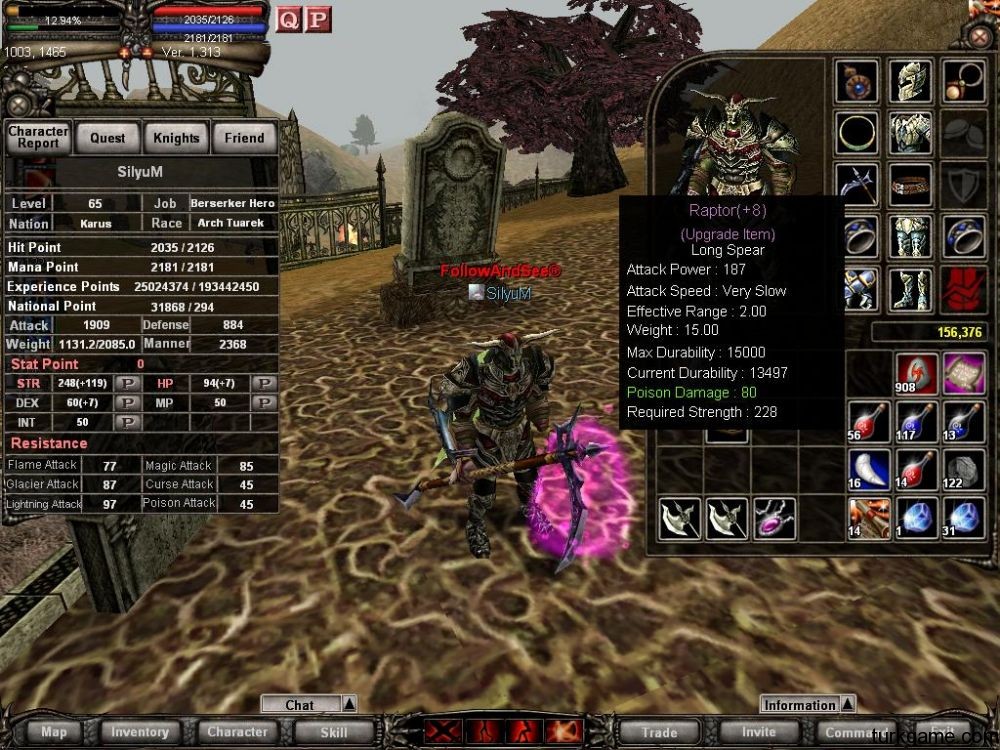Select the red potion stack of 56
Viewport: 1000px width, 750px height.
[x=864, y=421]
